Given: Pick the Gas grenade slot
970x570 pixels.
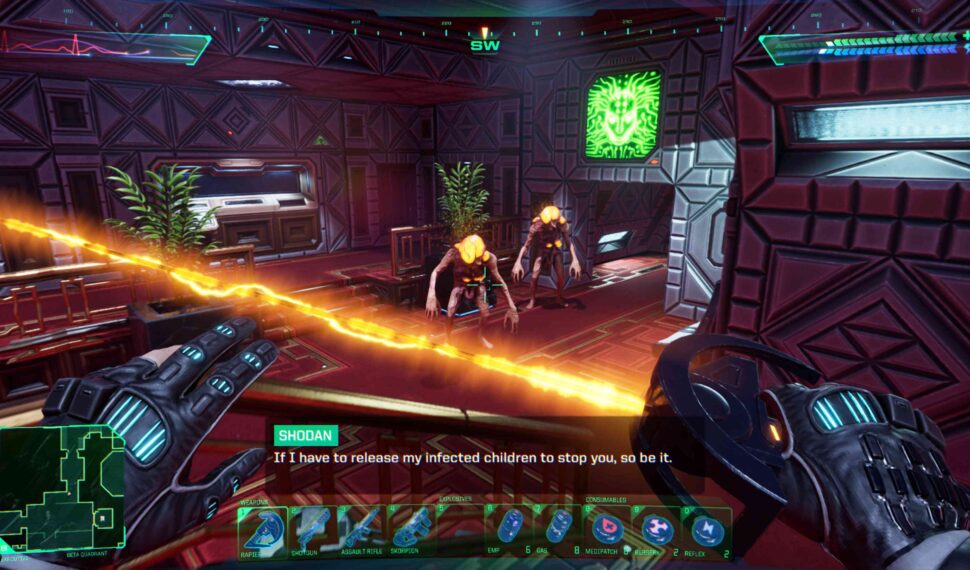Looking at the screenshot, I should coord(559,528).
